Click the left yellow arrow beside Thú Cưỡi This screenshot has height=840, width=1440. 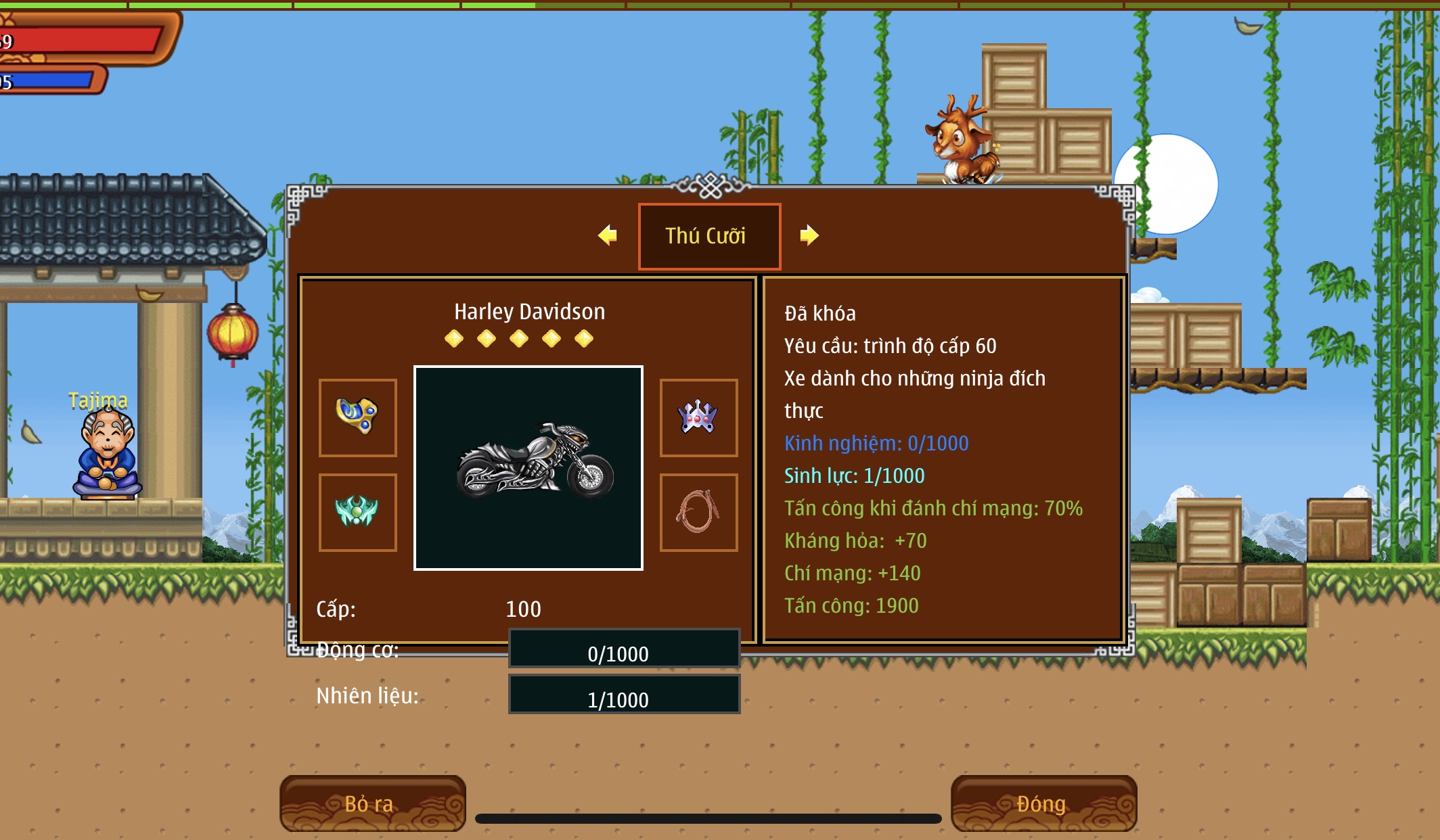608,235
